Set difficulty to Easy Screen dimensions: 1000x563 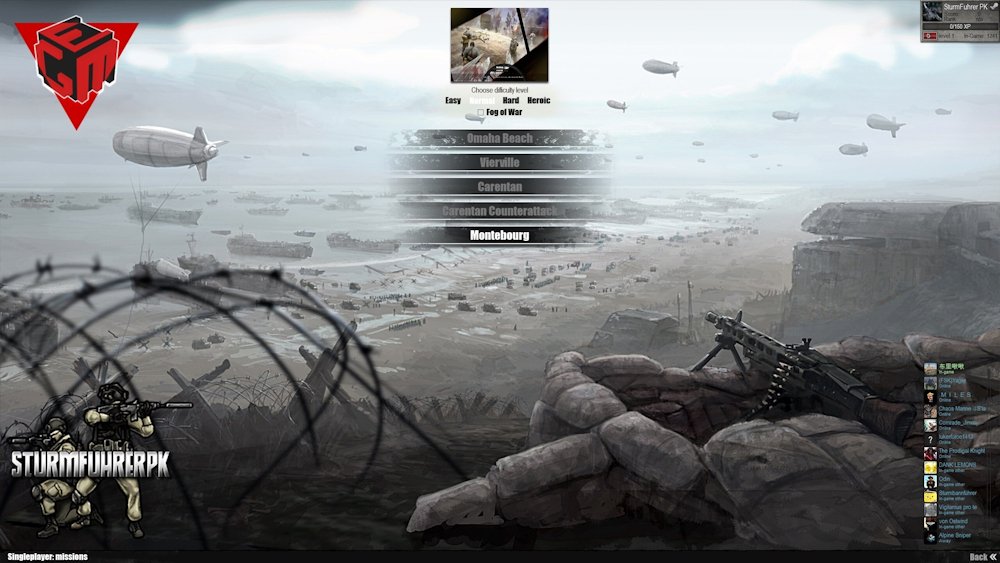point(453,100)
